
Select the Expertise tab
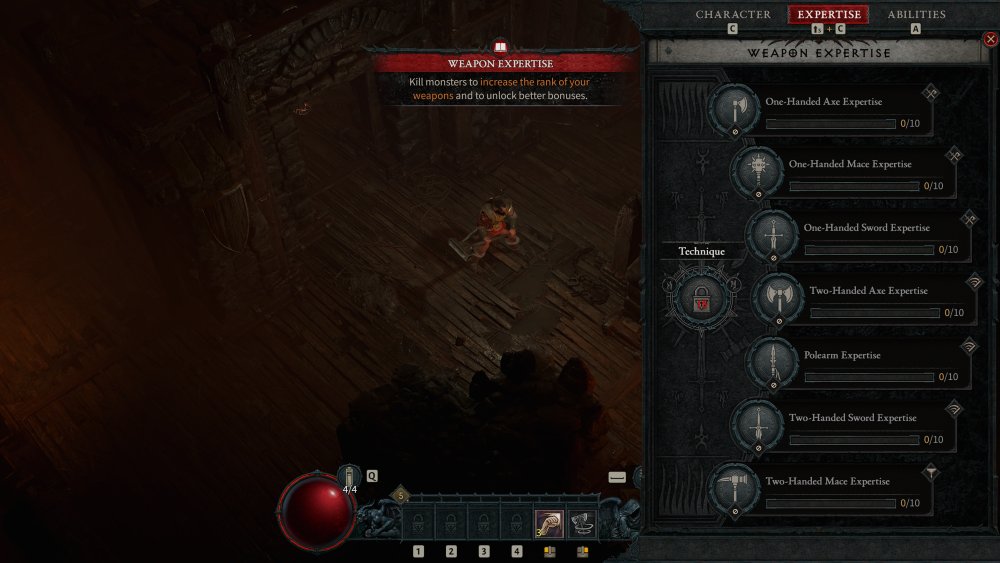[x=828, y=15]
